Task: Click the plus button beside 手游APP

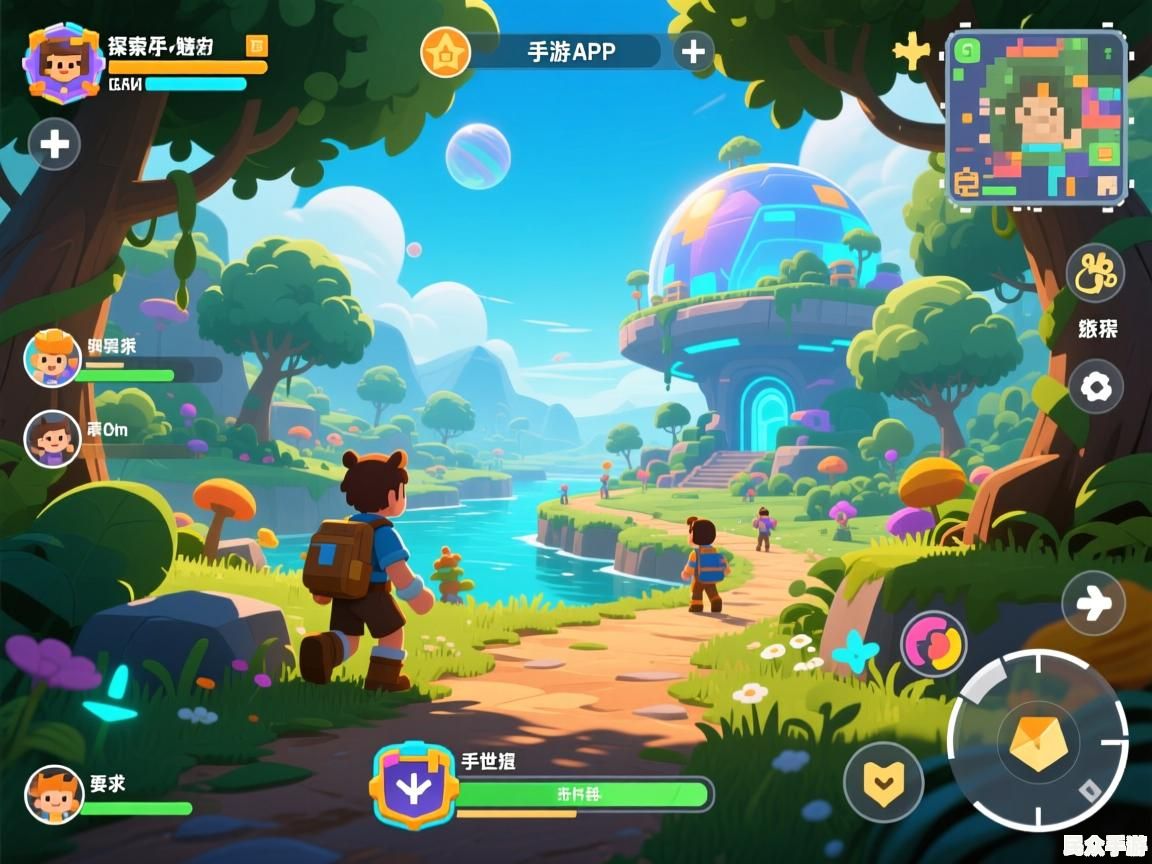Action: point(693,51)
